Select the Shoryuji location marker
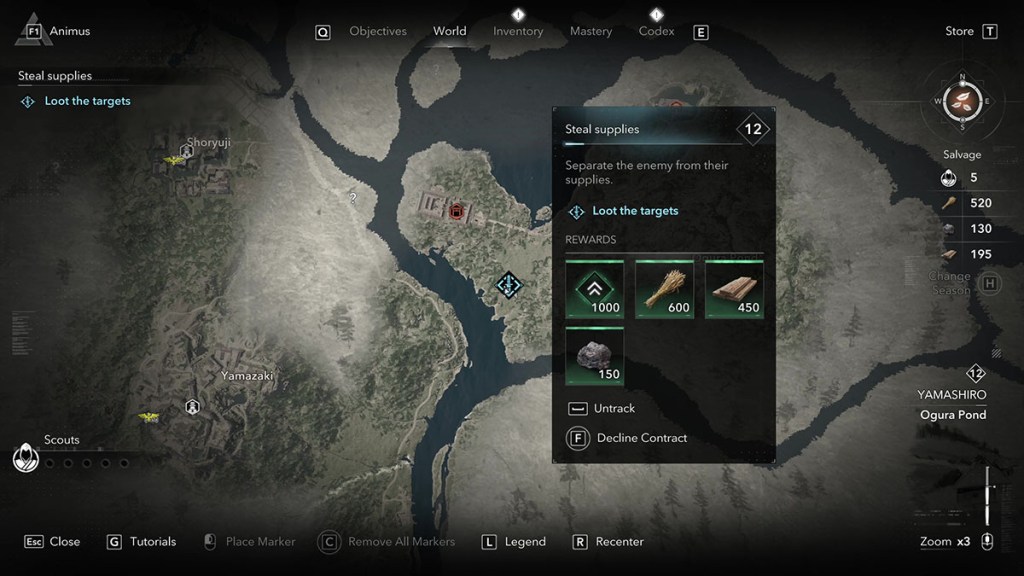This screenshot has height=576, width=1024. pyautogui.click(x=186, y=153)
